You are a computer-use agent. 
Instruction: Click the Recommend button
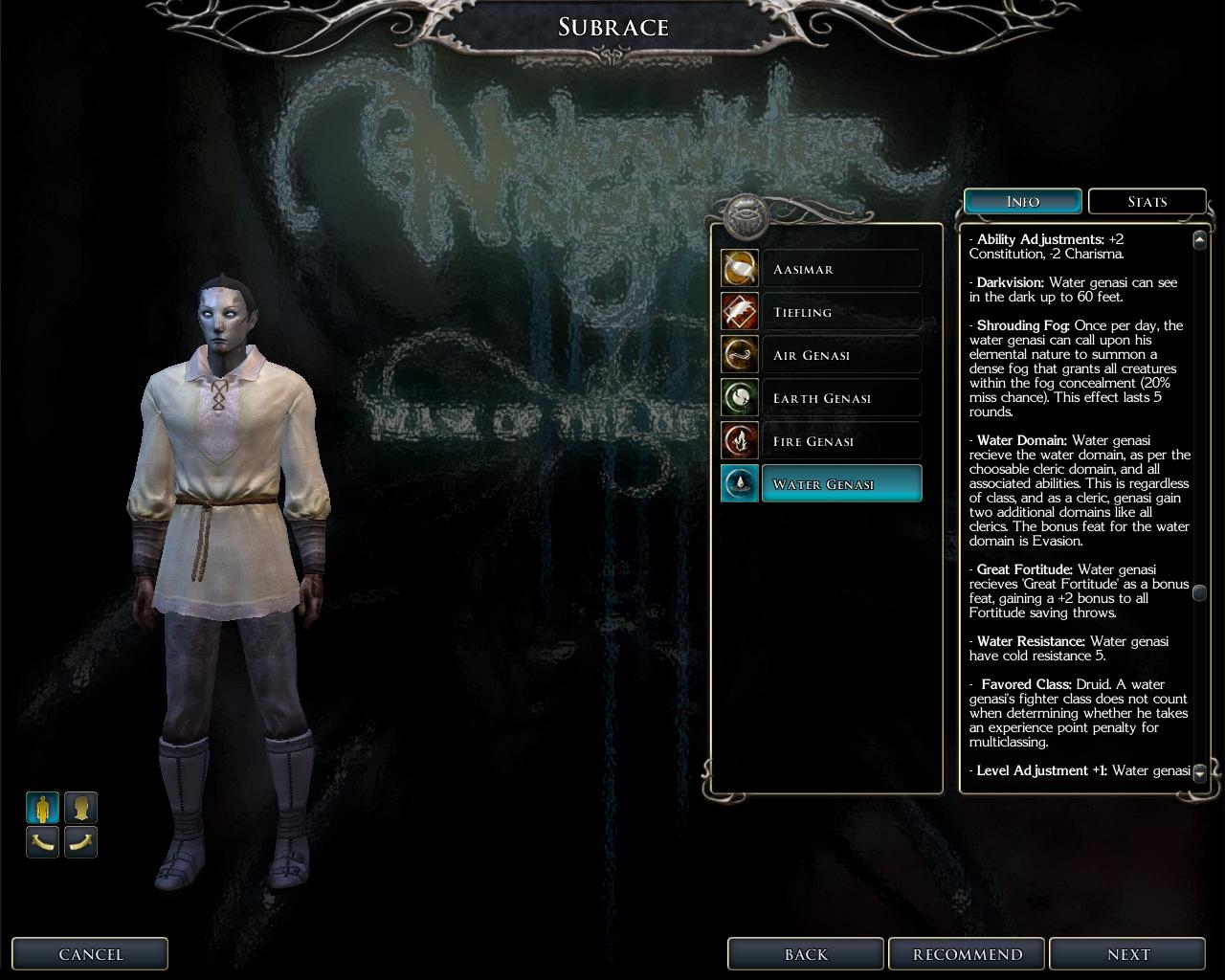967,954
